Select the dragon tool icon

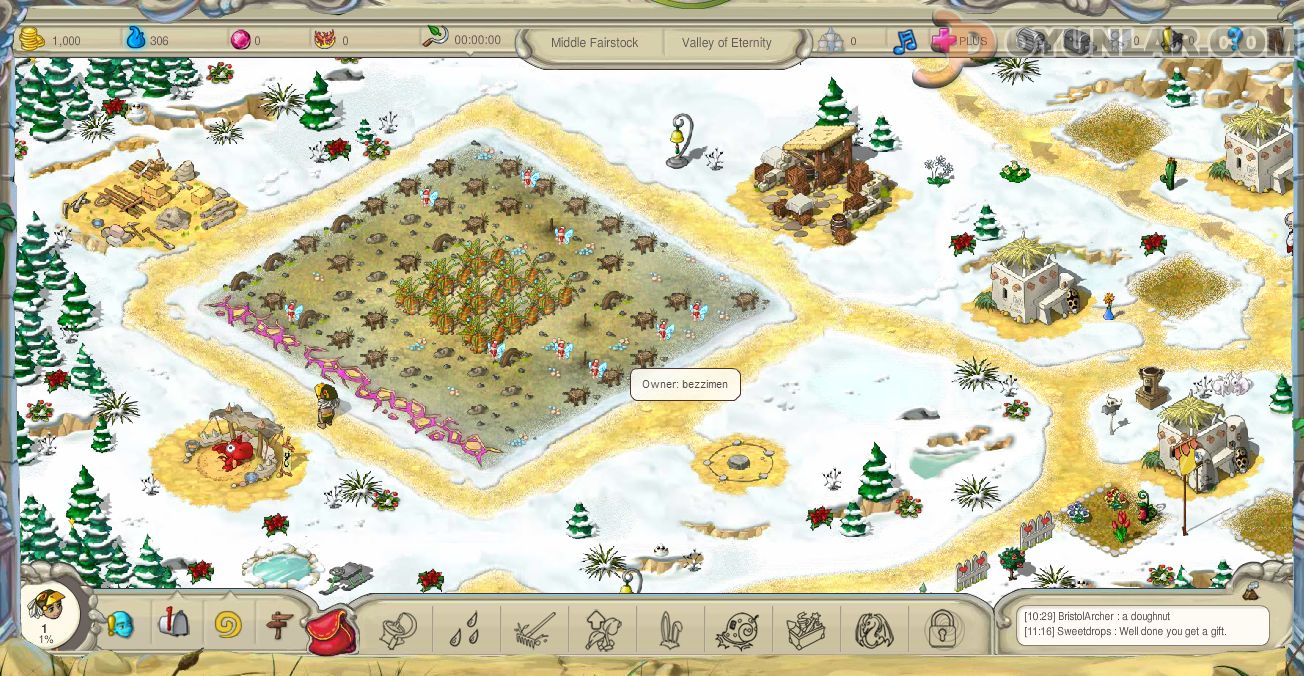tap(874, 631)
